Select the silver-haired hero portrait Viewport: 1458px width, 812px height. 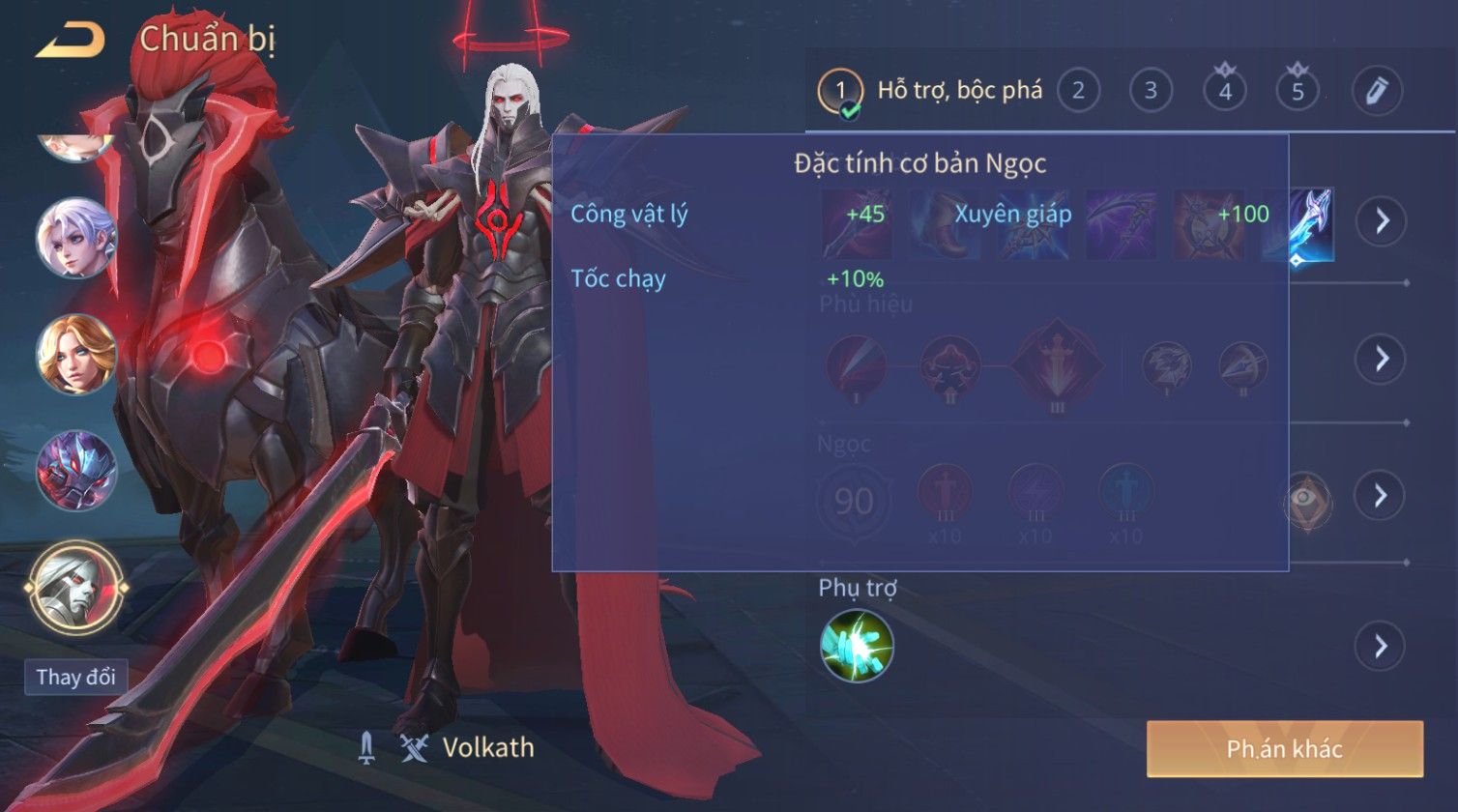point(76,238)
